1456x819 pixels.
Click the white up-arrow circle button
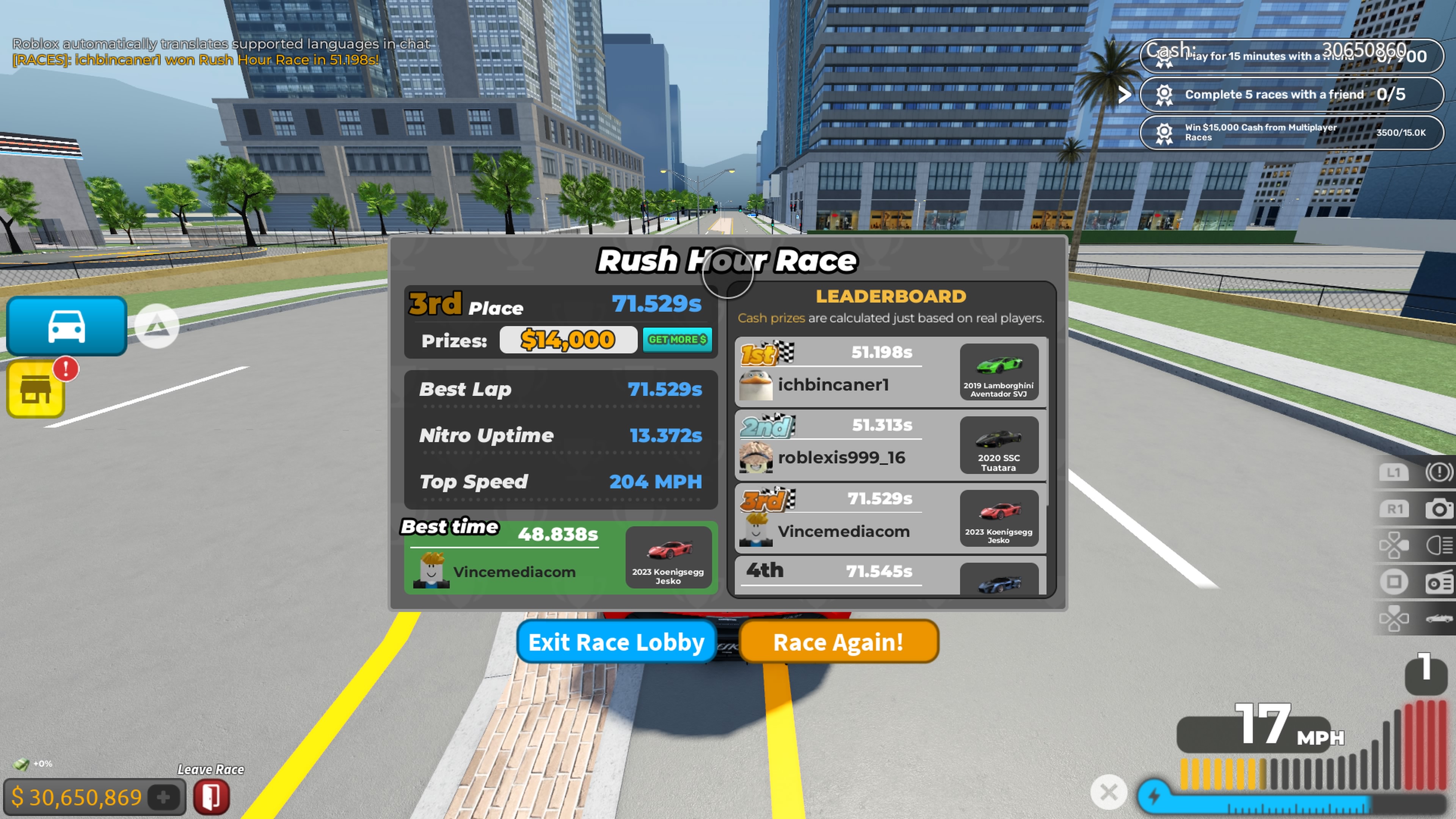tap(157, 326)
